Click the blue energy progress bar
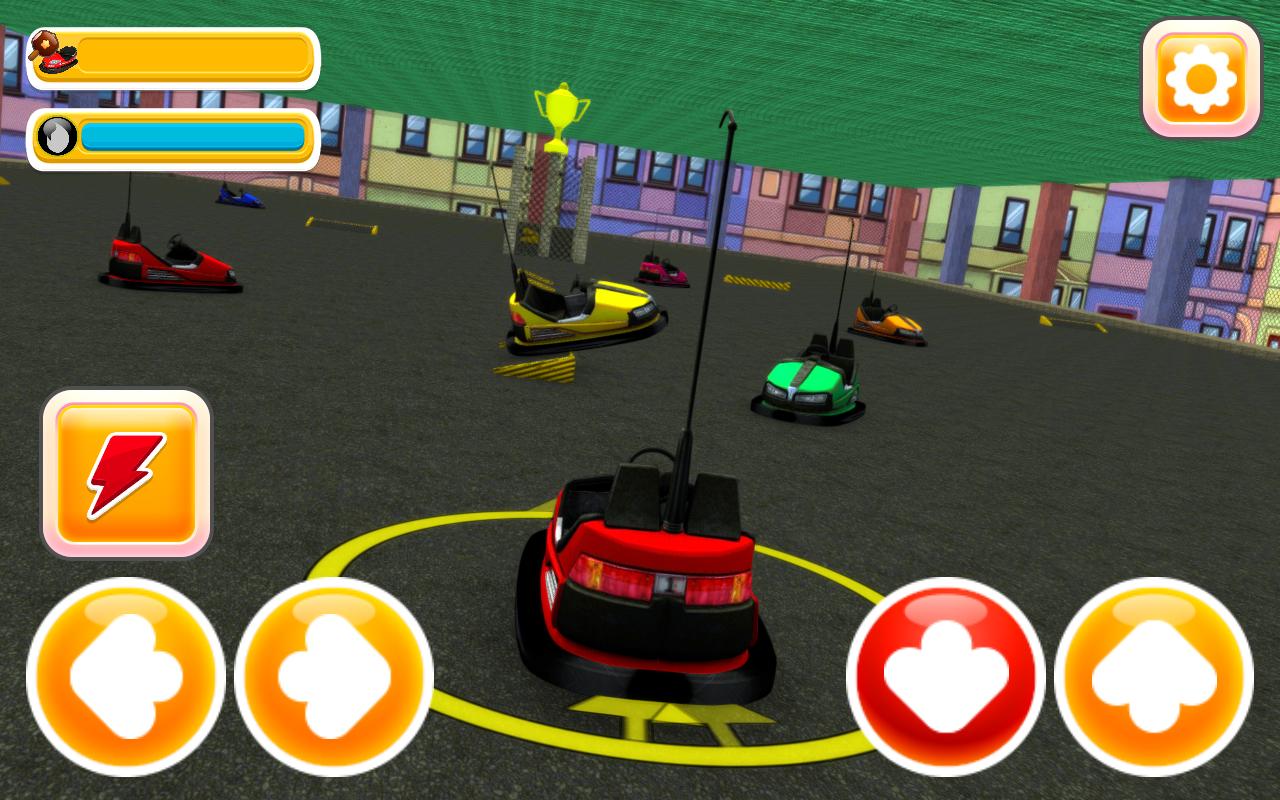 [195, 138]
